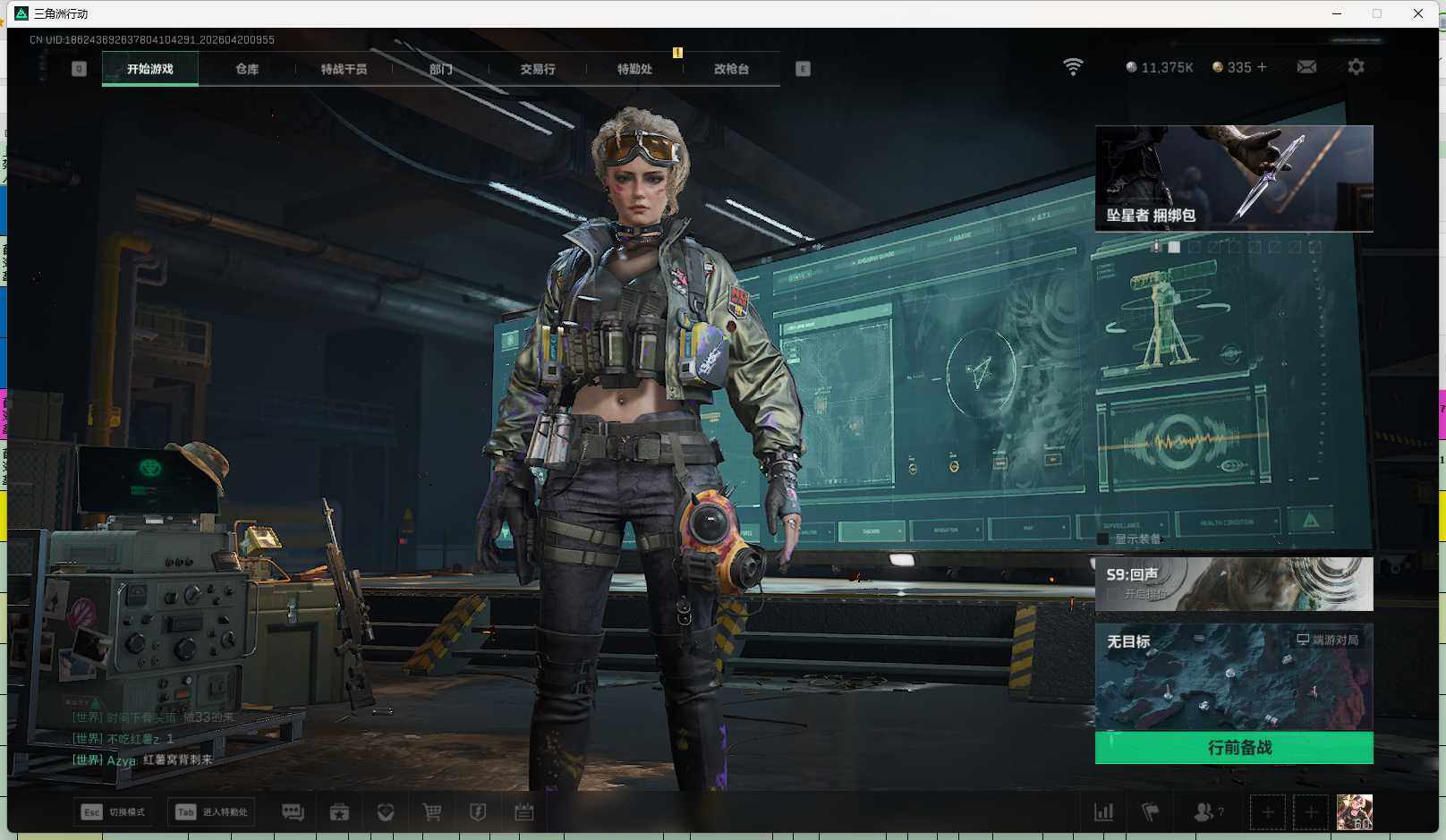The image size is (1446, 840).
Task: Open the 坠星者 捆绑包 bundle banner
Action: coord(1234,178)
